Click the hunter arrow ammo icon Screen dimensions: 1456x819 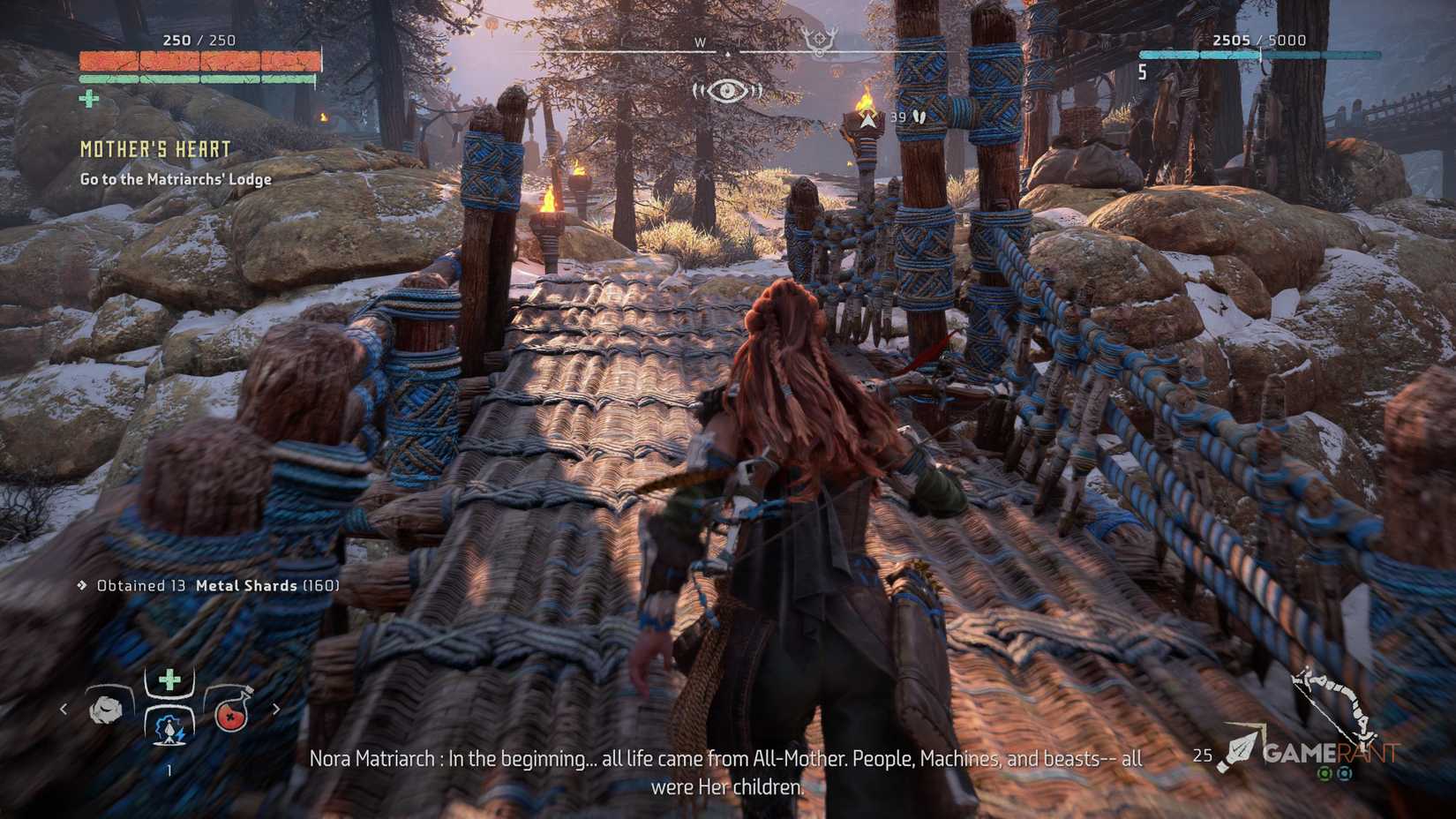click(1242, 746)
